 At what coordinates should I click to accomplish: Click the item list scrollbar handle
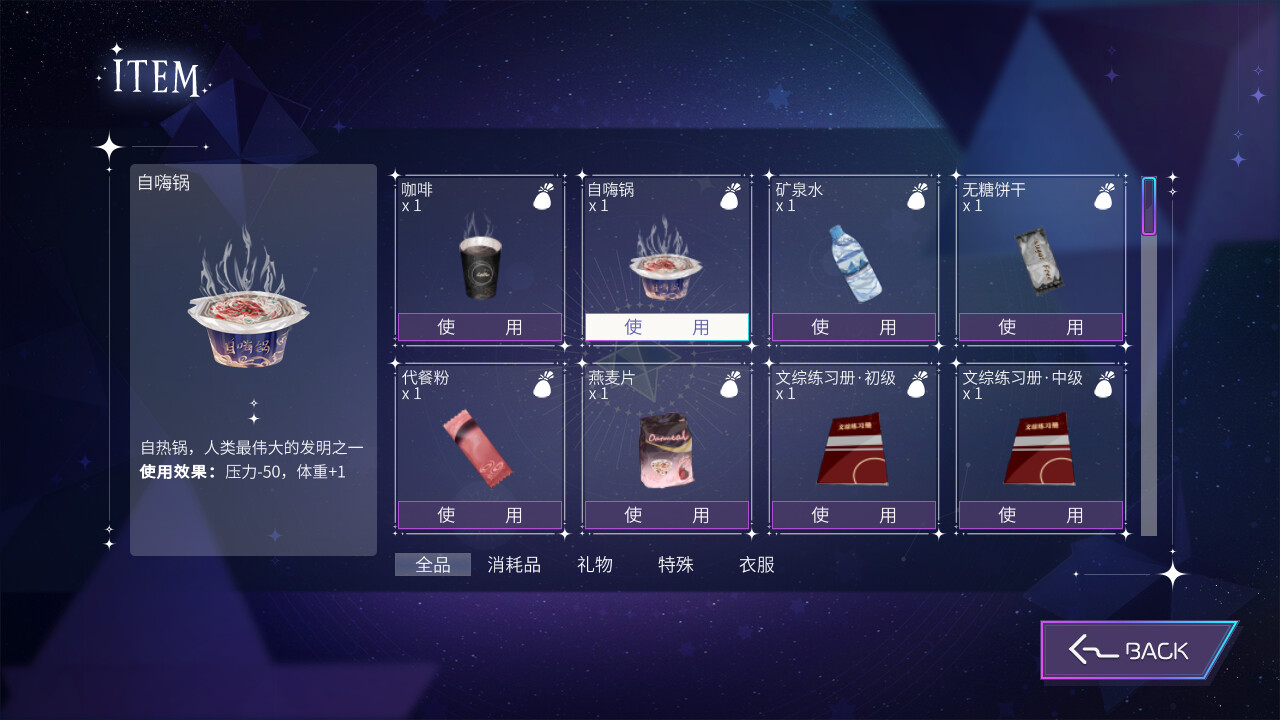coord(1149,206)
